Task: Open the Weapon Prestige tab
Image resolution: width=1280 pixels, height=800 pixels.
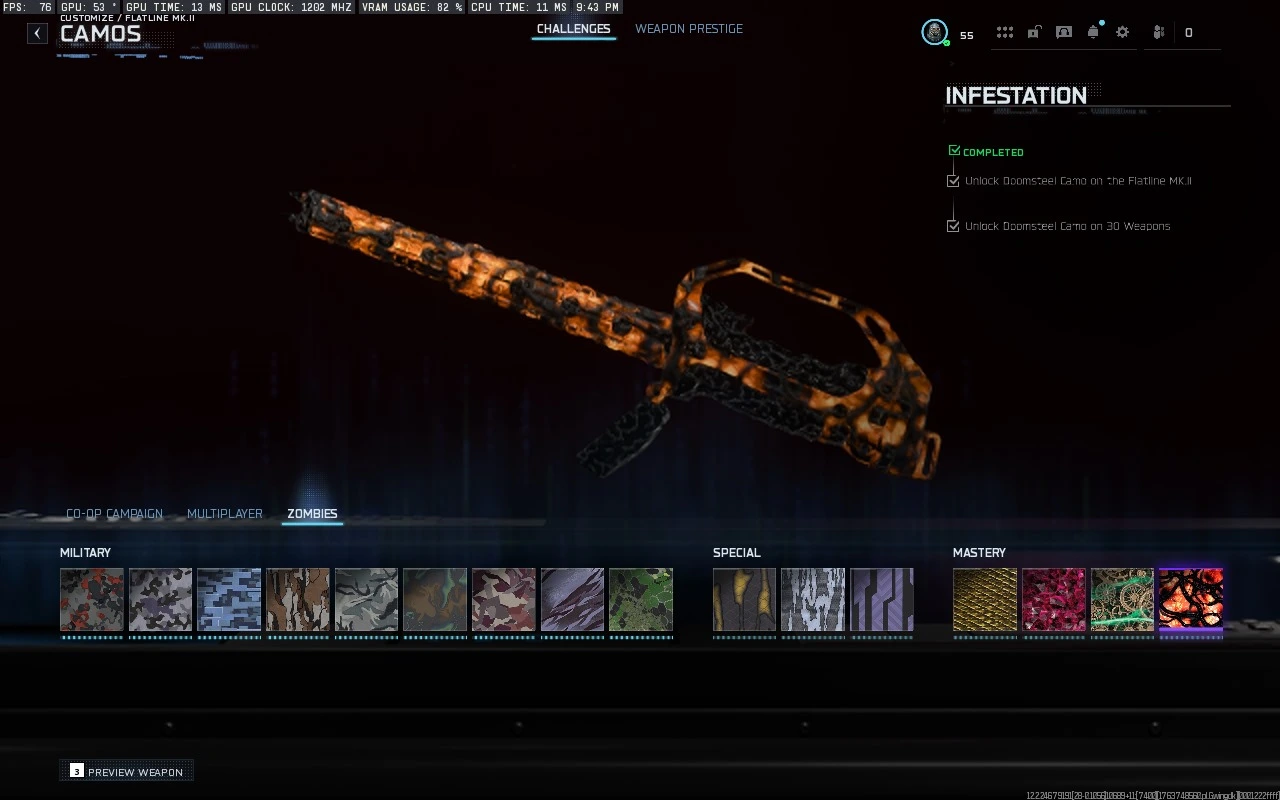Action: pyautogui.click(x=689, y=29)
